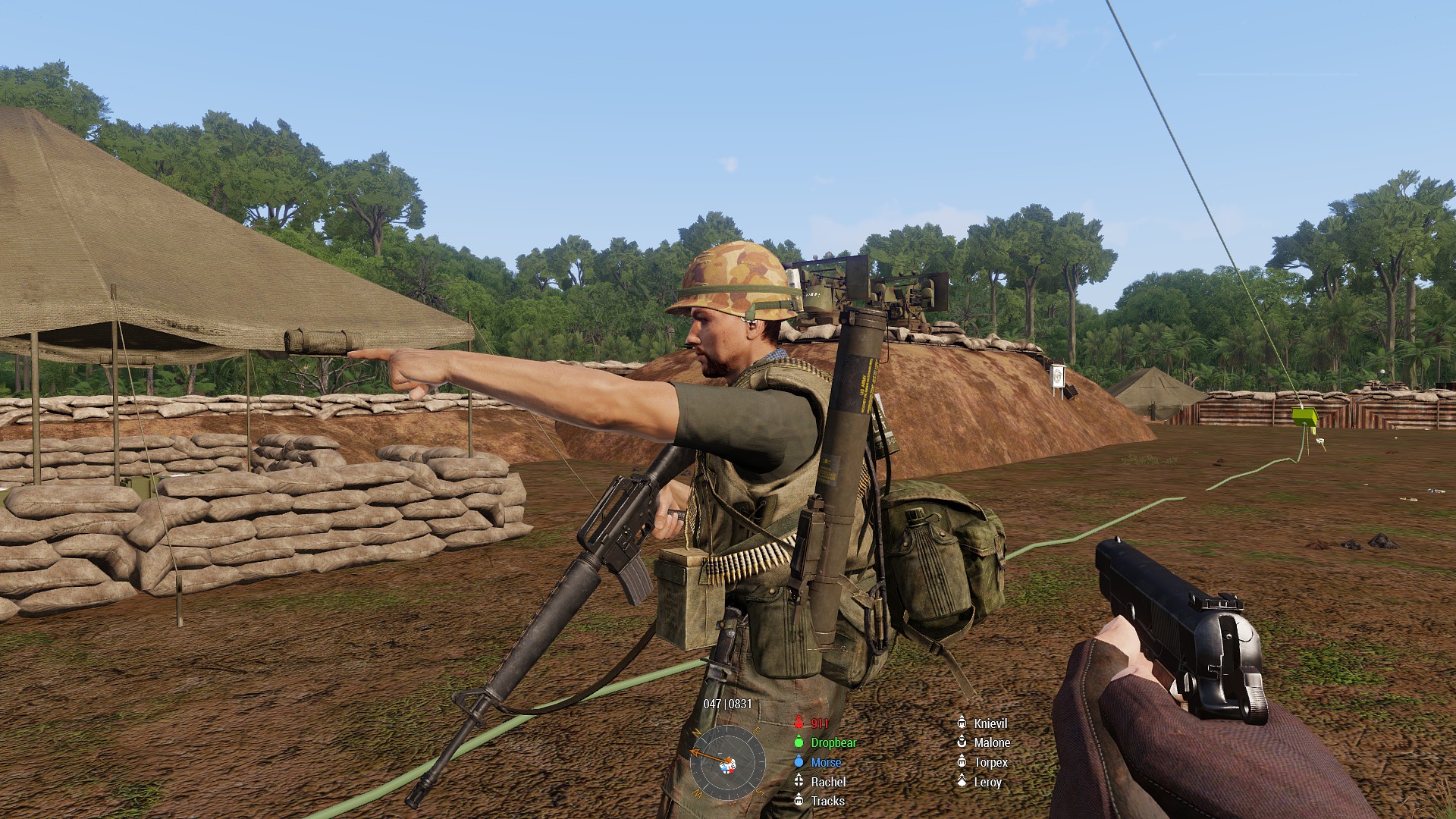
Task: Click the squad radar compass
Action: 727,762
